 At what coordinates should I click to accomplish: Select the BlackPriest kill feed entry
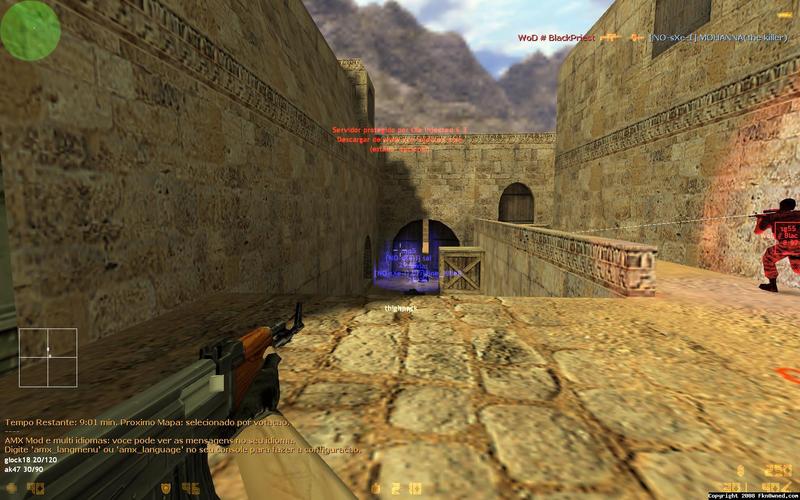556,38
